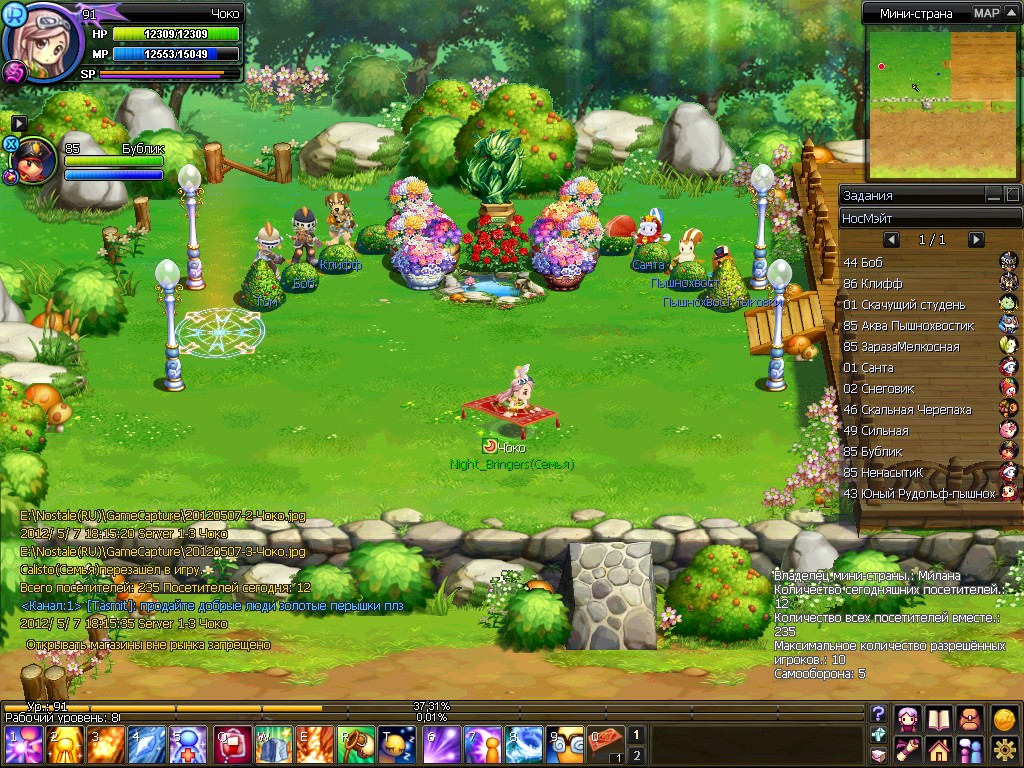
Task: Choose 85 Аква Пышнохвостик from the list
Action: (x=920, y=326)
